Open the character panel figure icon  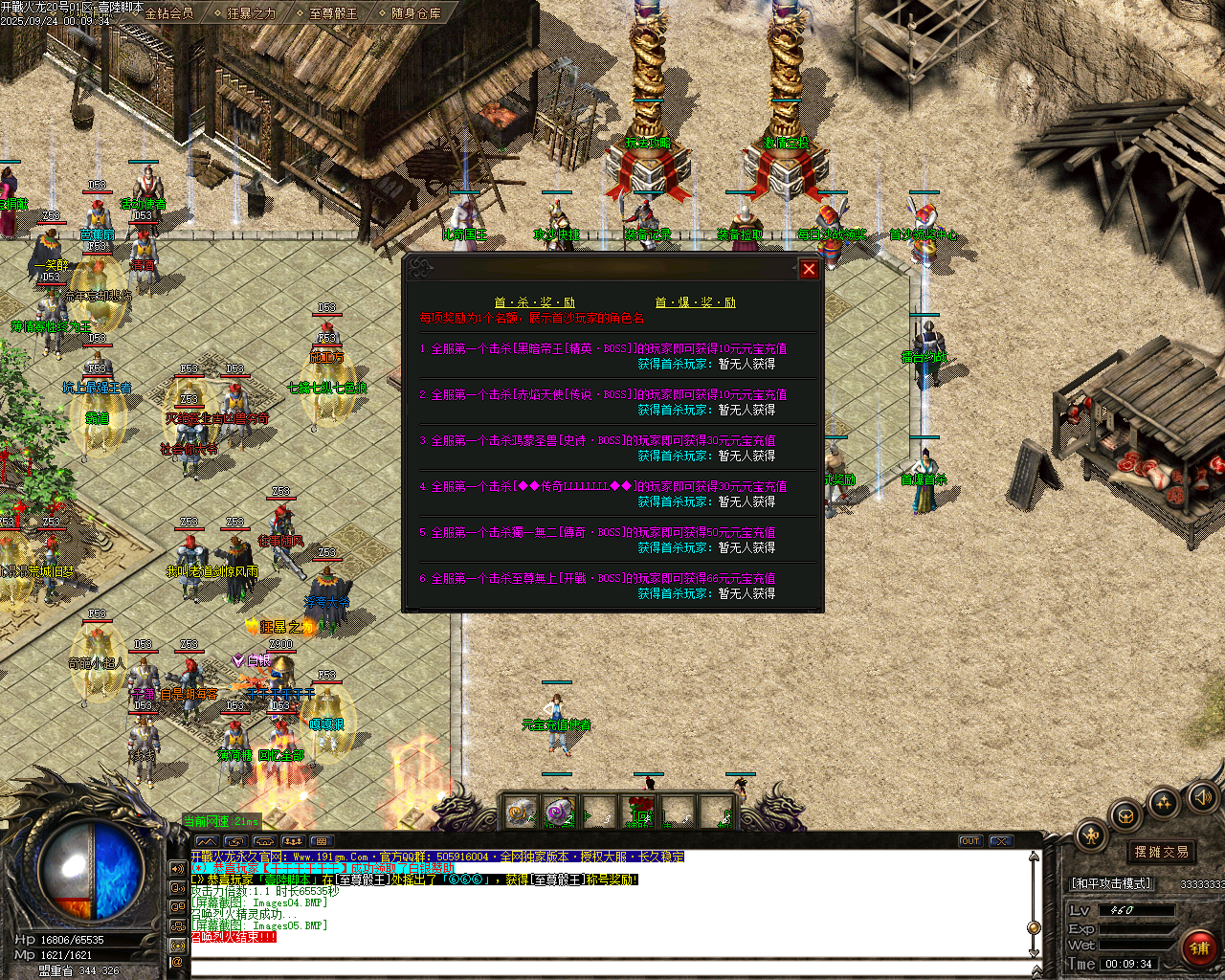tap(1090, 834)
